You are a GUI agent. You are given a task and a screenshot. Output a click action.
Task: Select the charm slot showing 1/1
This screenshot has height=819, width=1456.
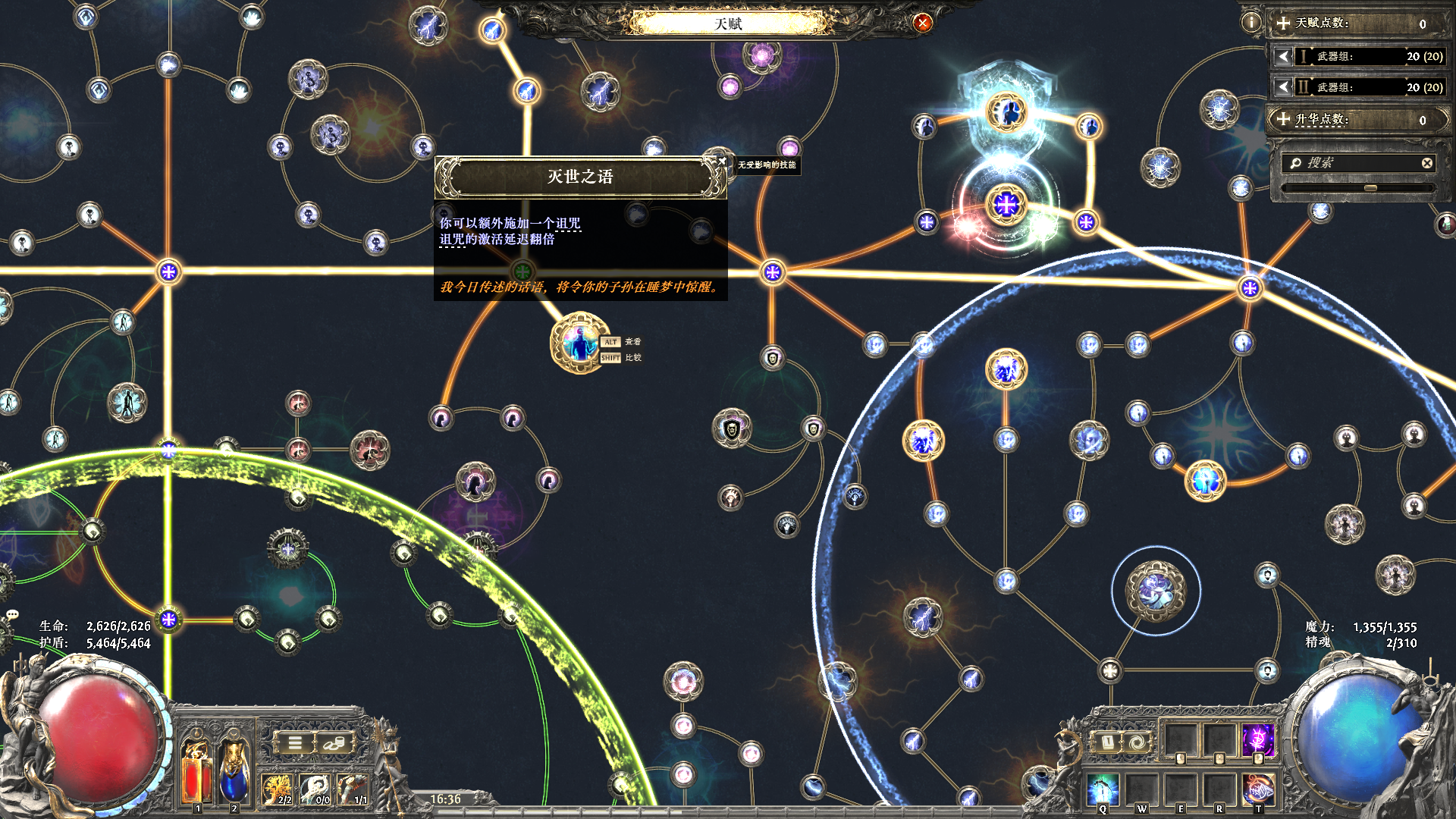(x=353, y=789)
